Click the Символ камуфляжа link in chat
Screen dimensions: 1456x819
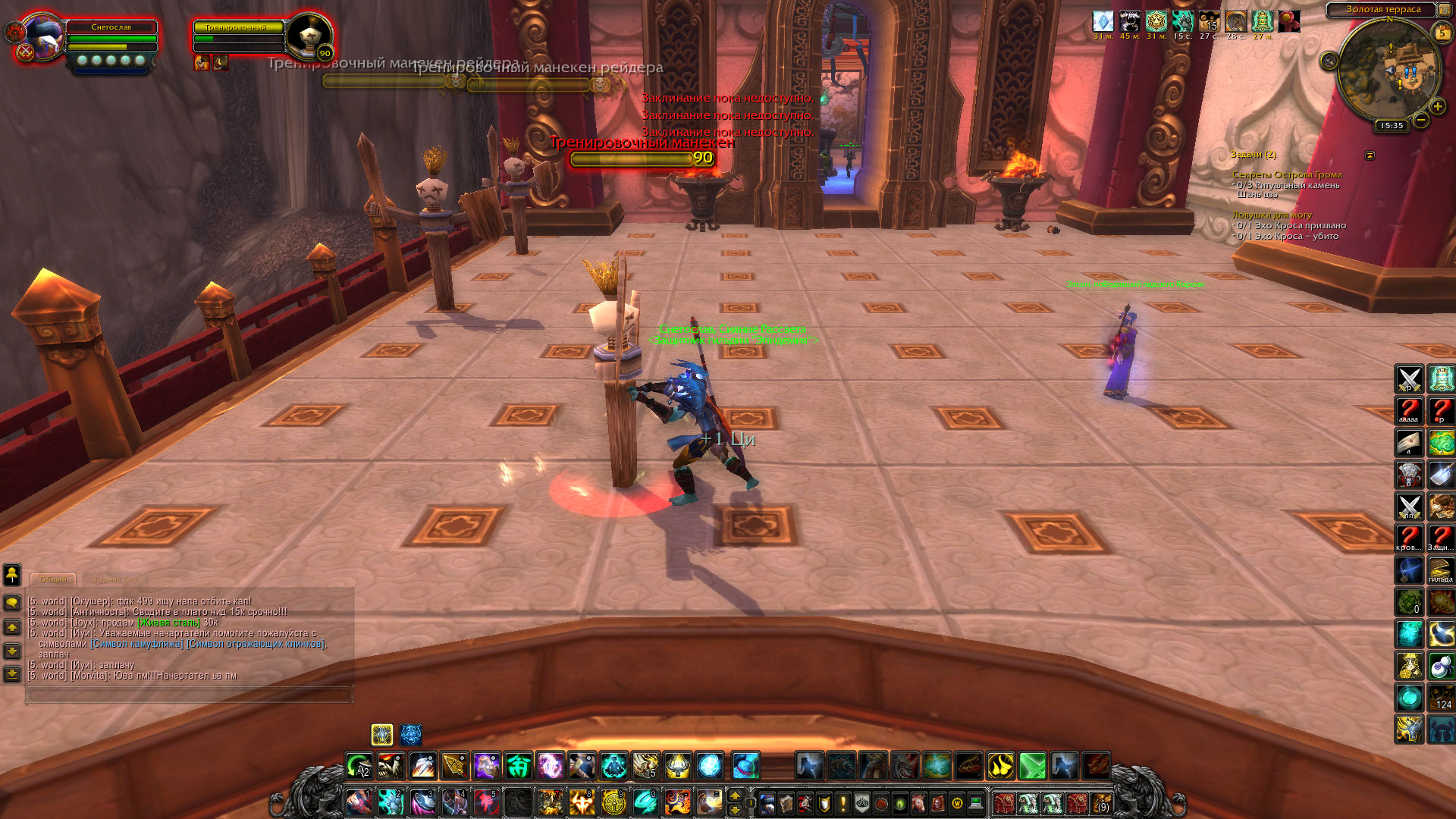coord(137,644)
